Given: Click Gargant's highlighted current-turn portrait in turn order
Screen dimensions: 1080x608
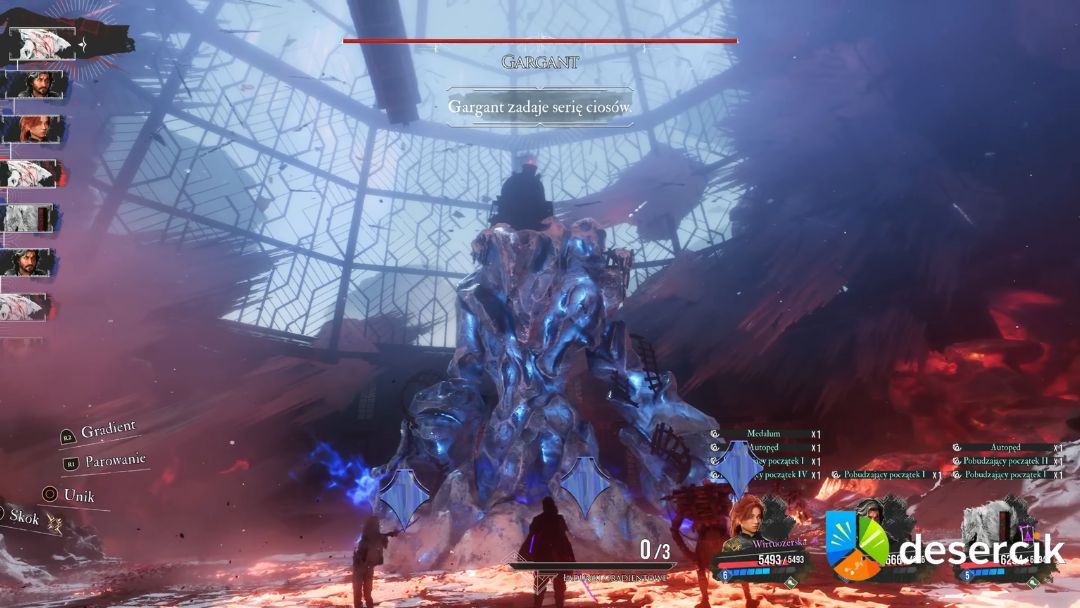Looking at the screenshot, I should point(42,44).
